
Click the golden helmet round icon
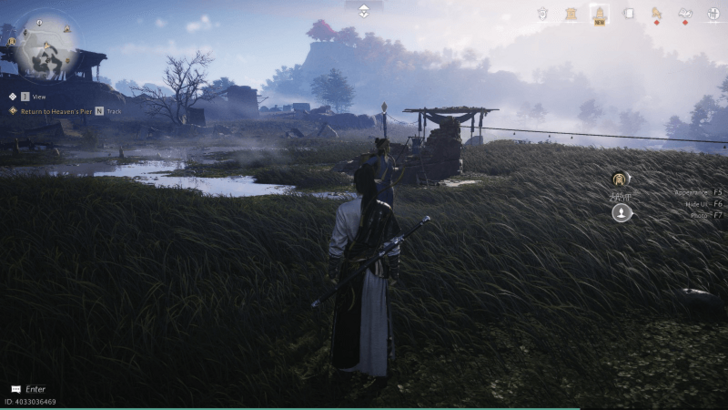(x=622, y=180)
